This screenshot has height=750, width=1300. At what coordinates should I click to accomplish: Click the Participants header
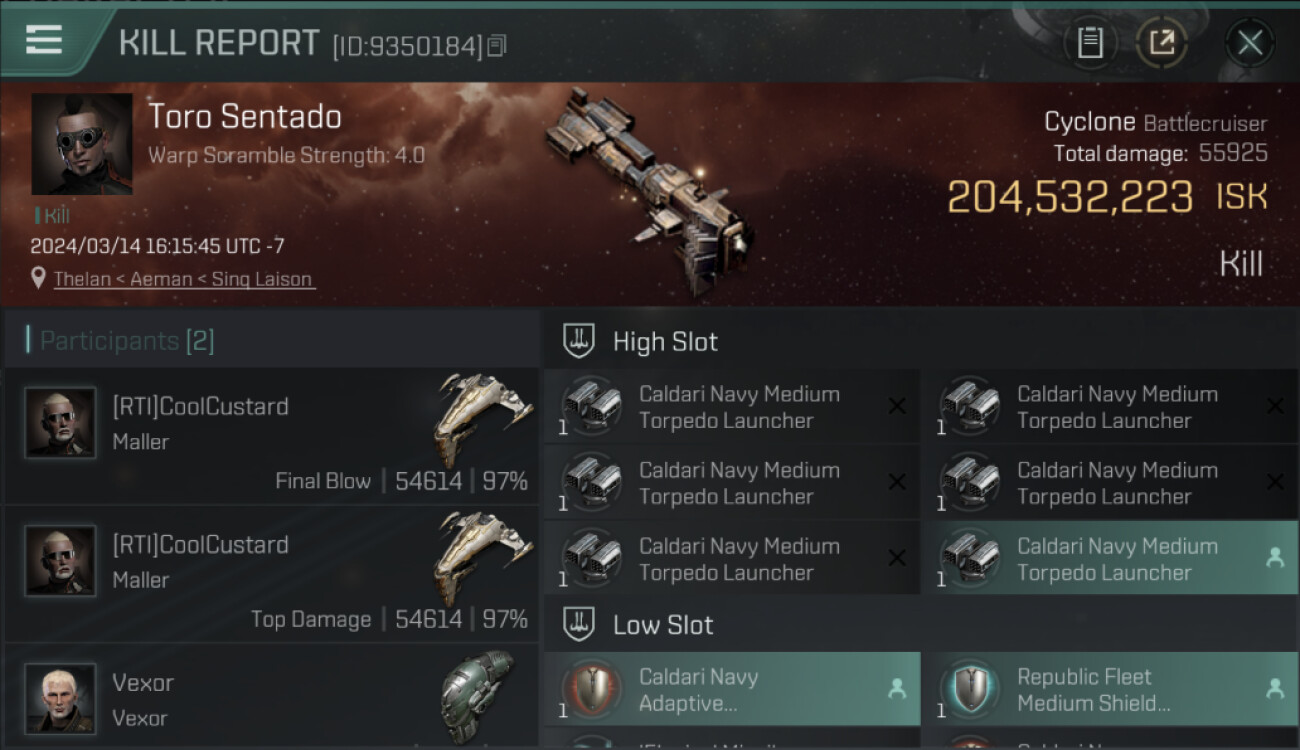(x=126, y=341)
